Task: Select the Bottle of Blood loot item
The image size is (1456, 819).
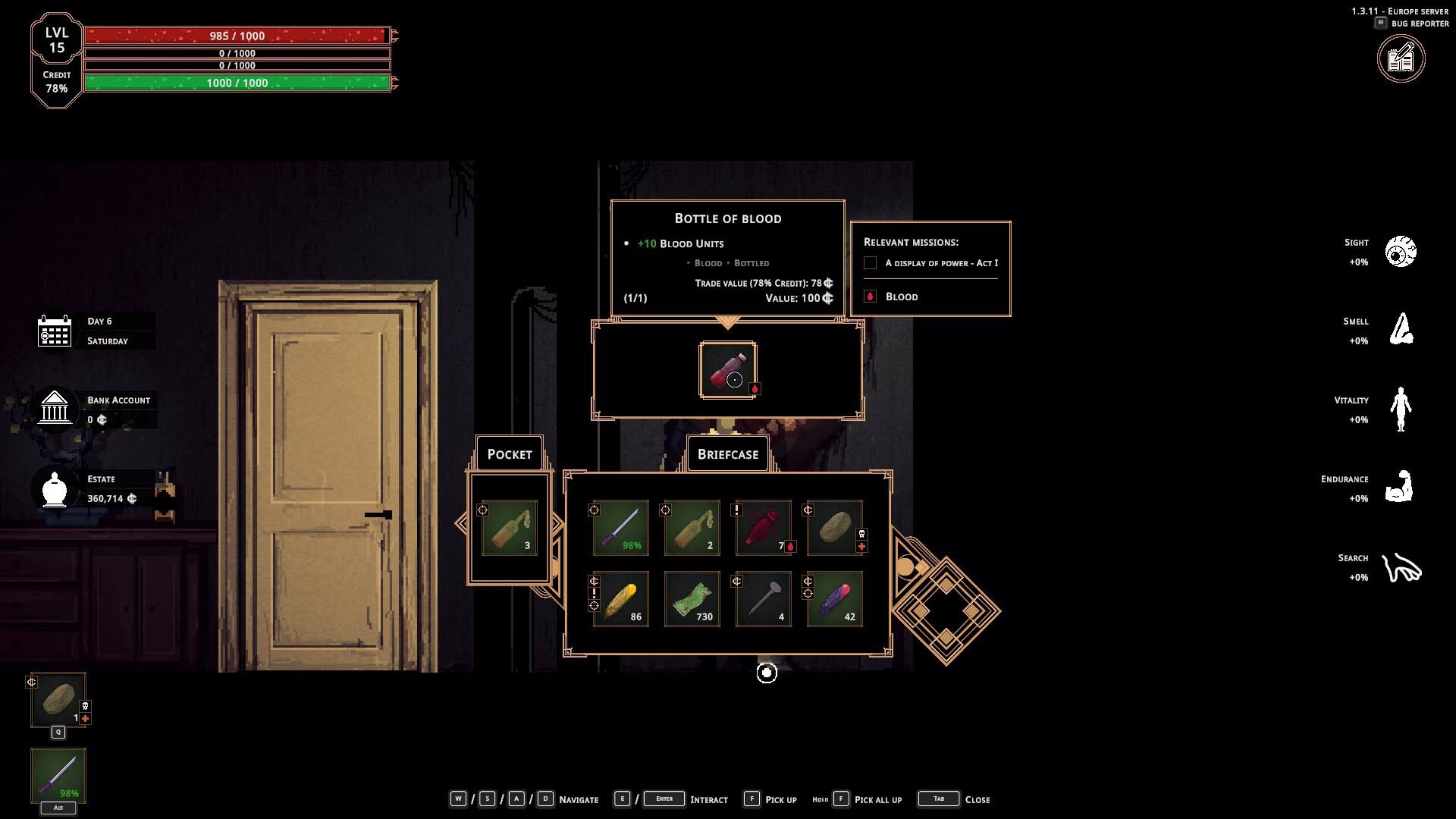Action: (x=727, y=370)
